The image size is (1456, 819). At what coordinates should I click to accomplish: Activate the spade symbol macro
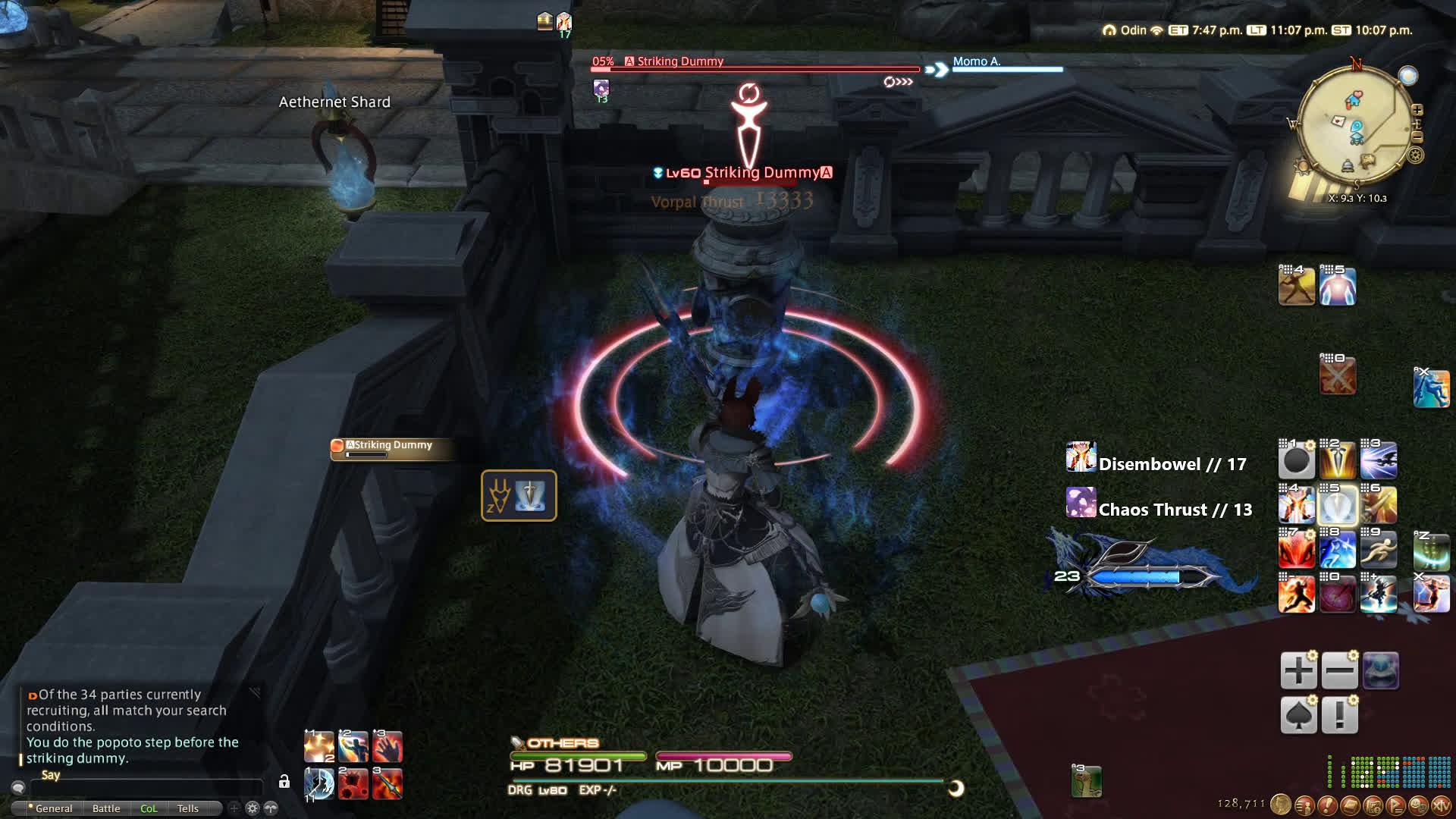[x=1298, y=715]
